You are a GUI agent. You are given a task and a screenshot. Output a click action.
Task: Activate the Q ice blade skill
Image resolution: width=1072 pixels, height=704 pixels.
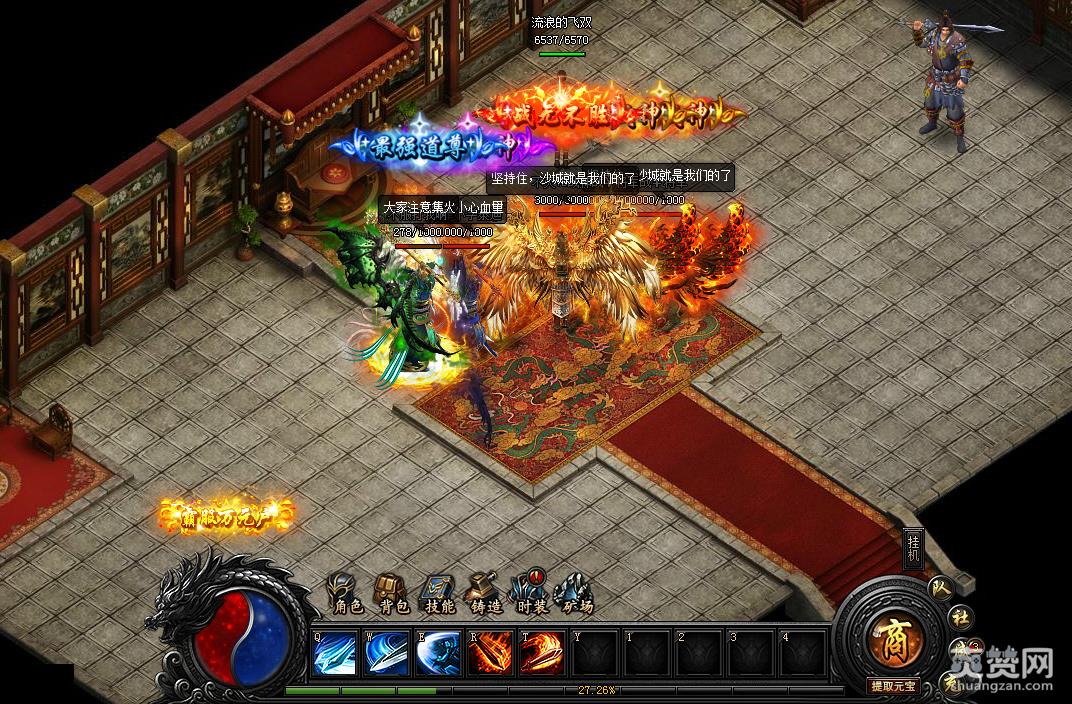[x=334, y=654]
